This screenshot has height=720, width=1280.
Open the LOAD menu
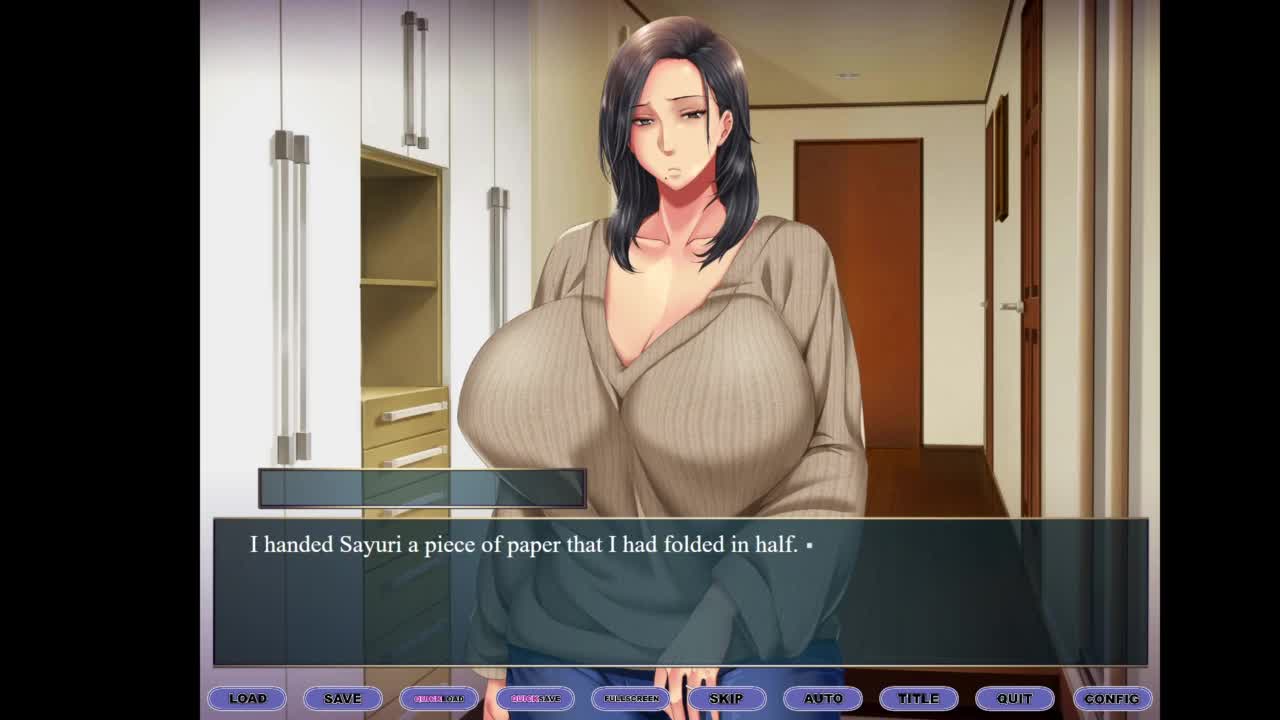(247, 698)
